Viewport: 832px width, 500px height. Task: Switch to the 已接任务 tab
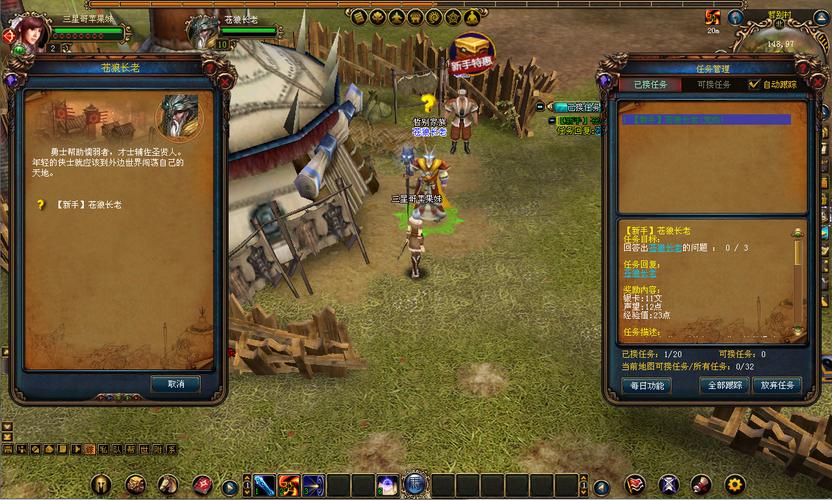pyautogui.click(x=651, y=85)
